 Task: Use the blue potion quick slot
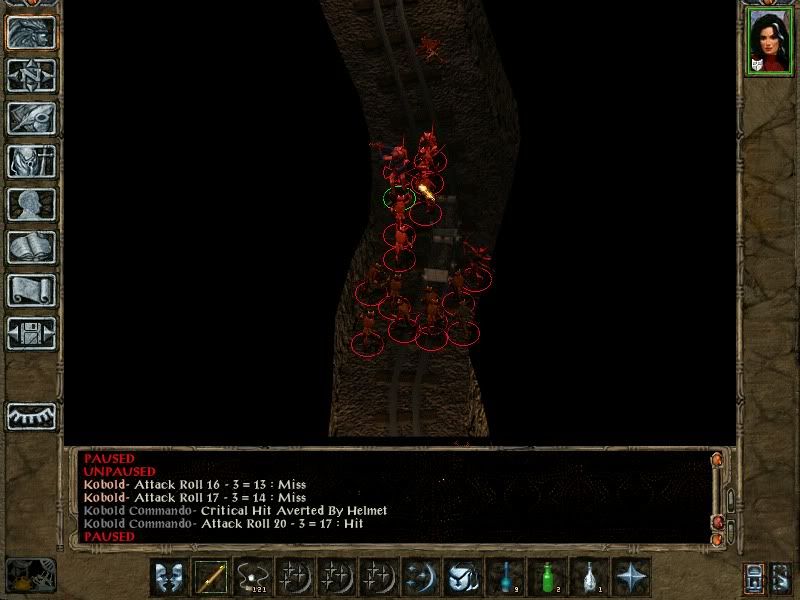(505, 577)
